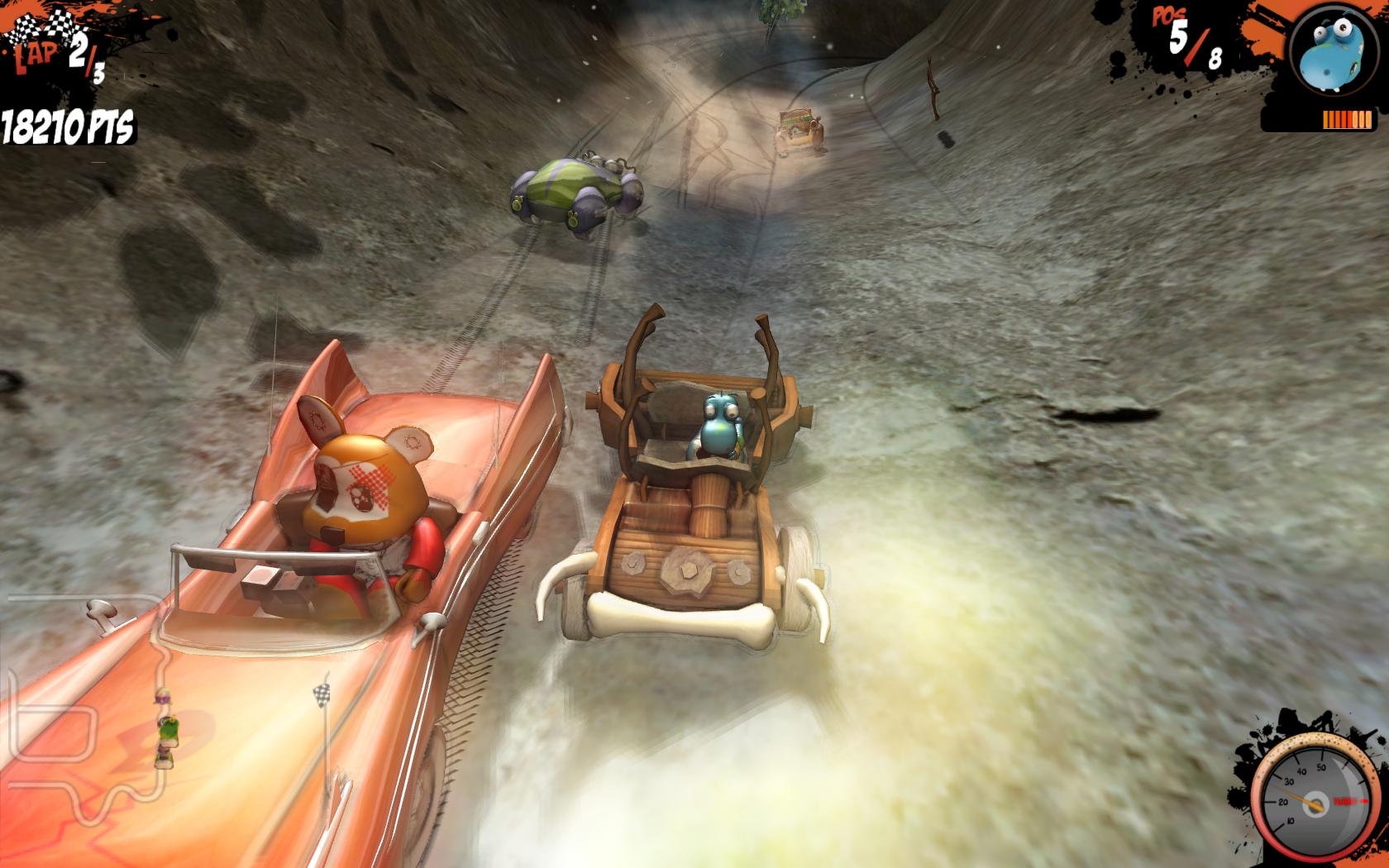This screenshot has width=1389, height=868.
Task: Expand the score panel showing 18210 PTS
Action: pos(66,126)
